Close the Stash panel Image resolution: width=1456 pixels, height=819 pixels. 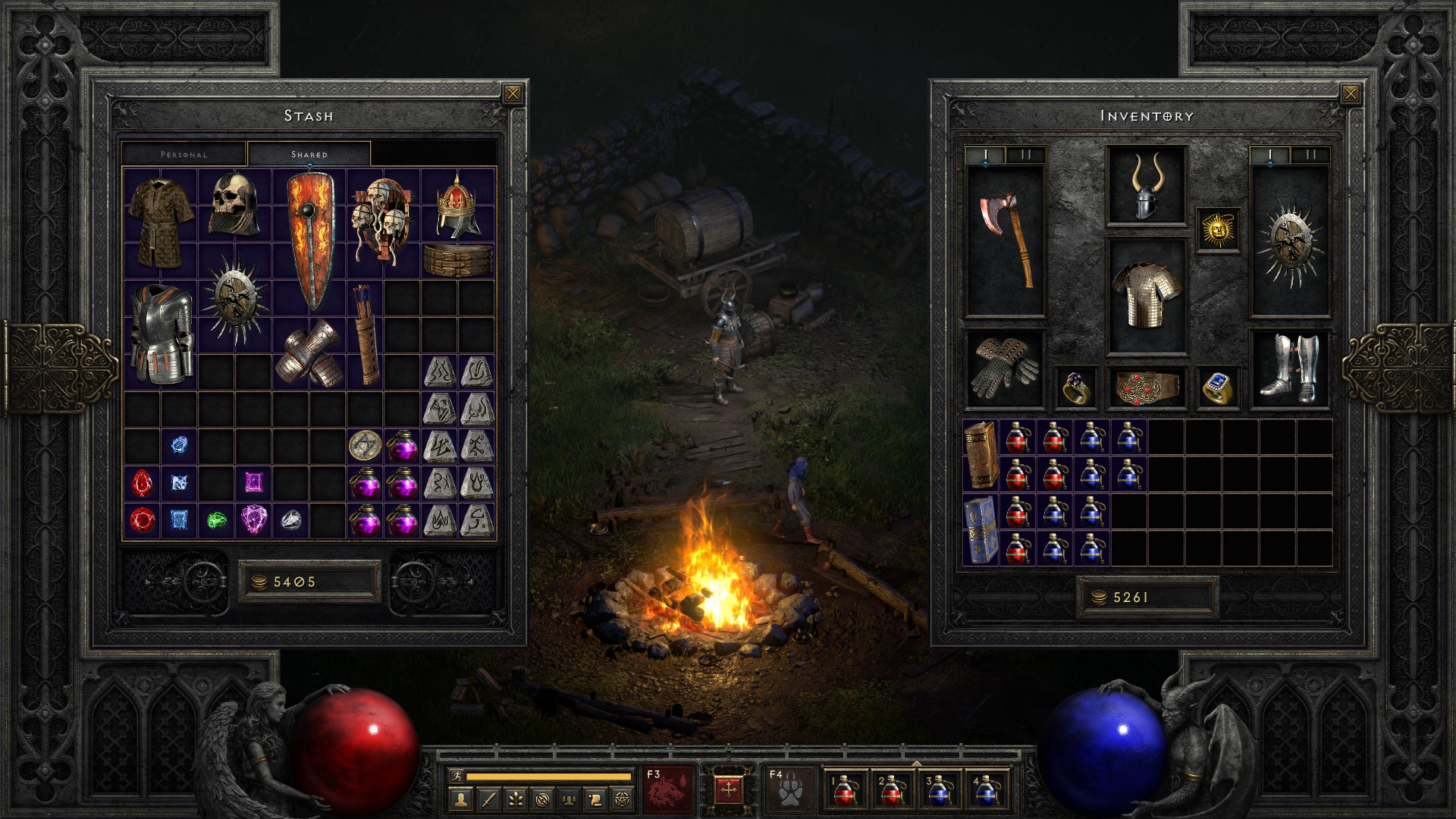[x=513, y=94]
